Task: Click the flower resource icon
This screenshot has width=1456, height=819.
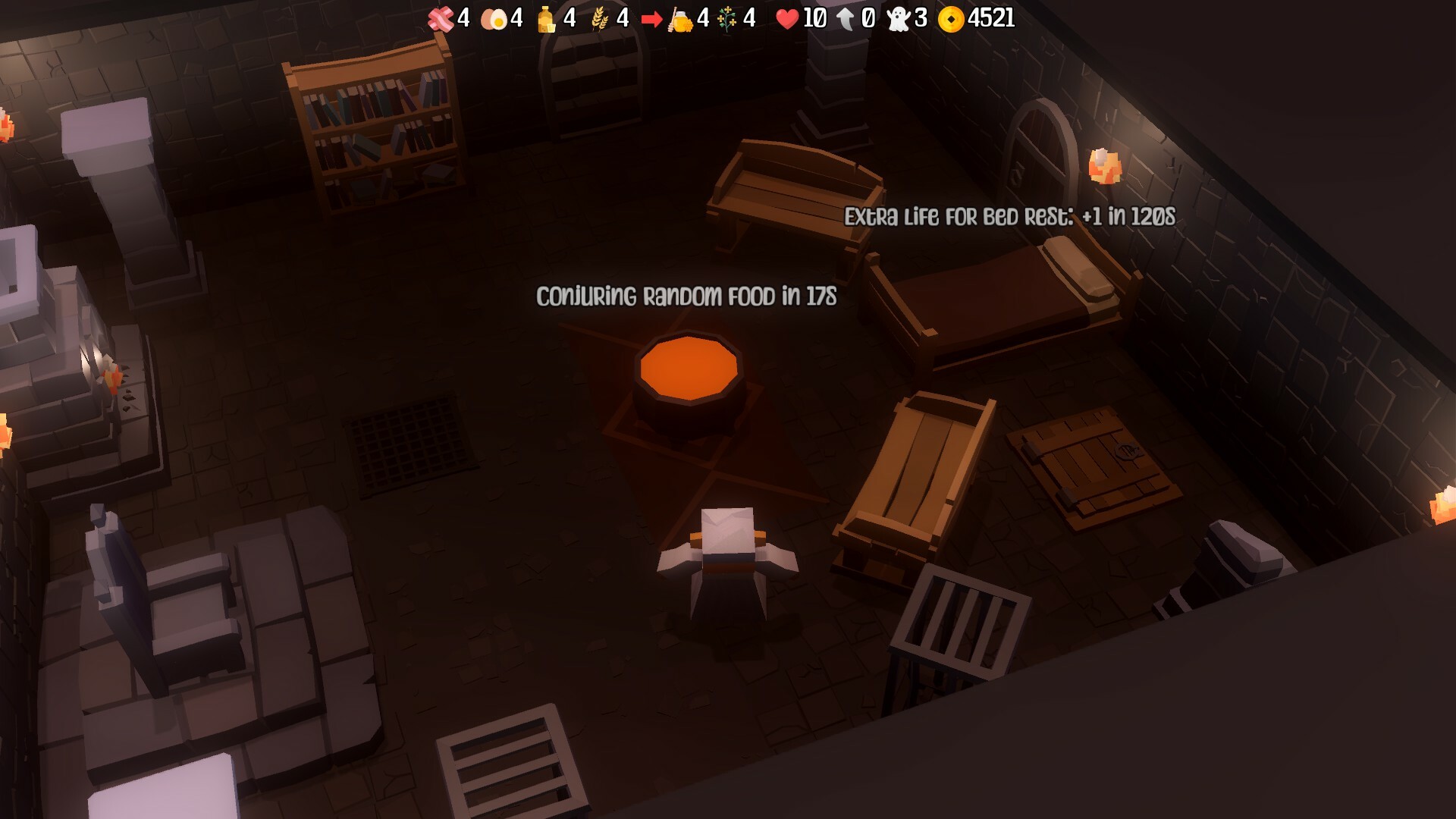Action: click(x=726, y=17)
